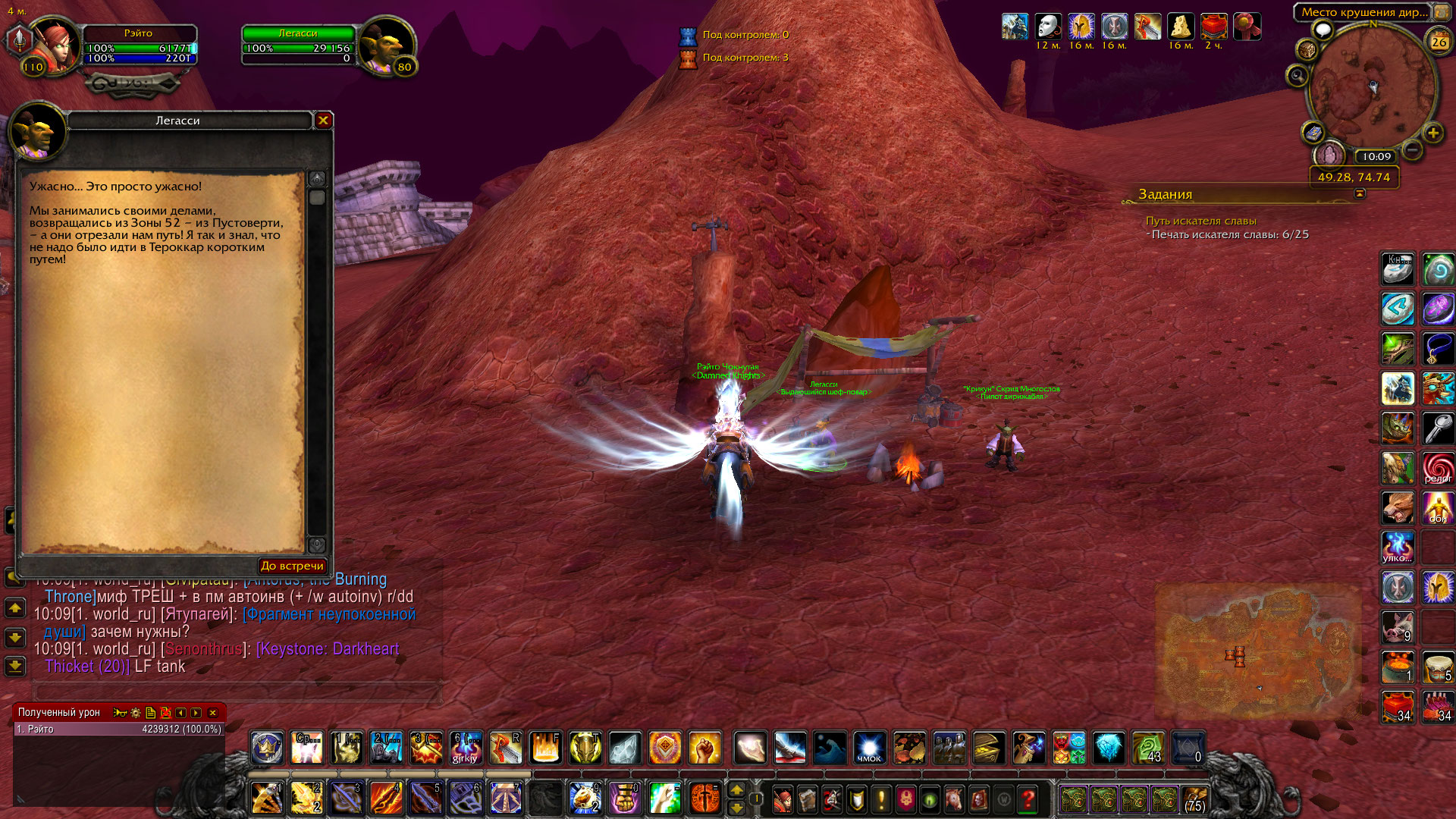Open the backpack showing 75 free slots
1456x819 pixels.
1194,799
